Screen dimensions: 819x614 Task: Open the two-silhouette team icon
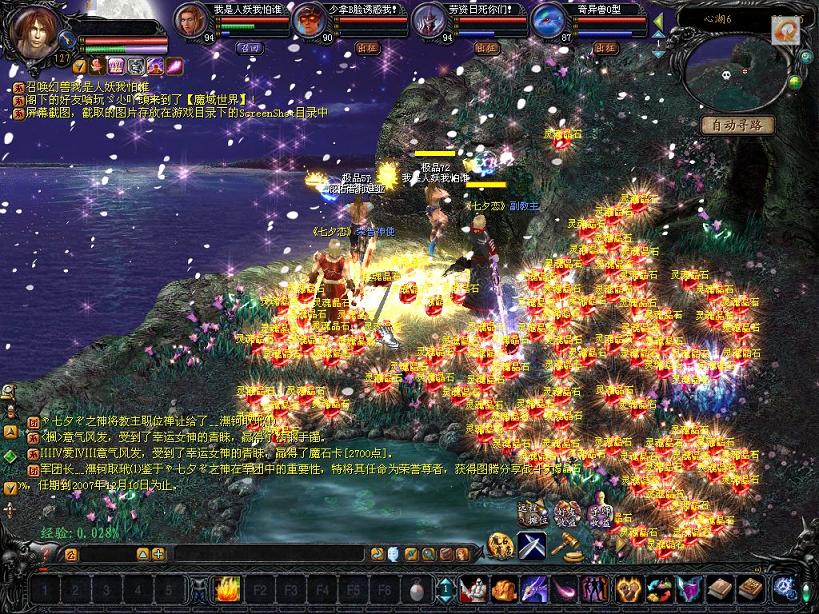click(x=594, y=589)
